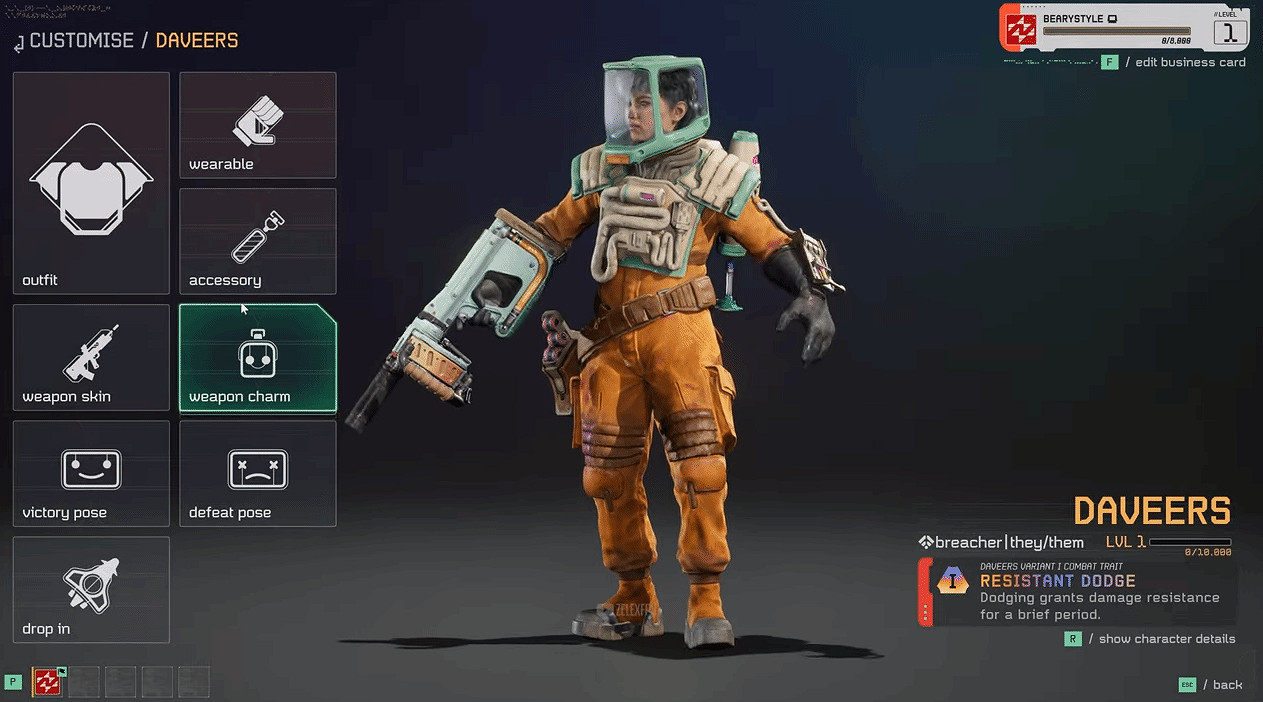Select the weapon charm tile

[x=258, y=357]
